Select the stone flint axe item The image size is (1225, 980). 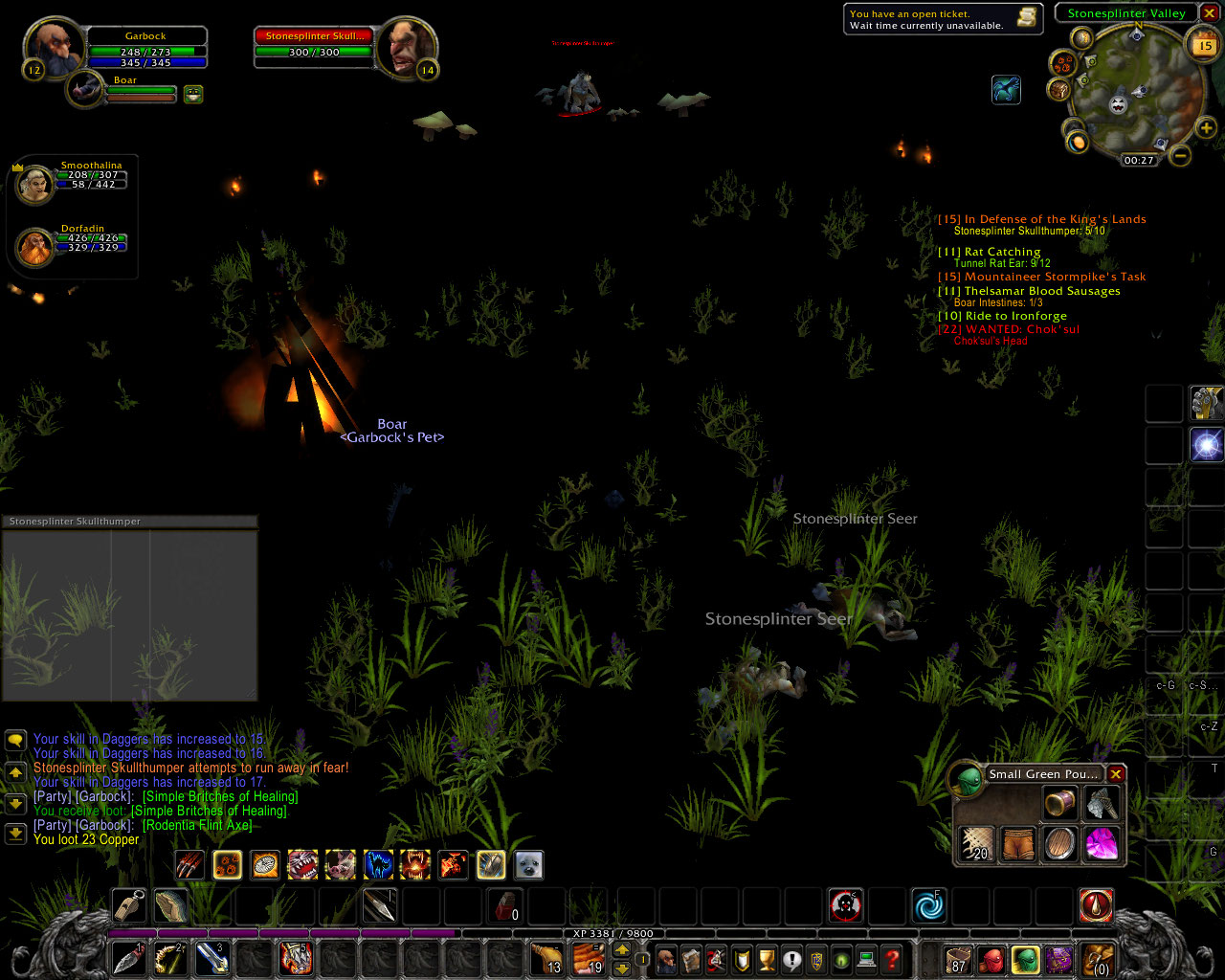pyautogui.click(x=1101, y=804)
